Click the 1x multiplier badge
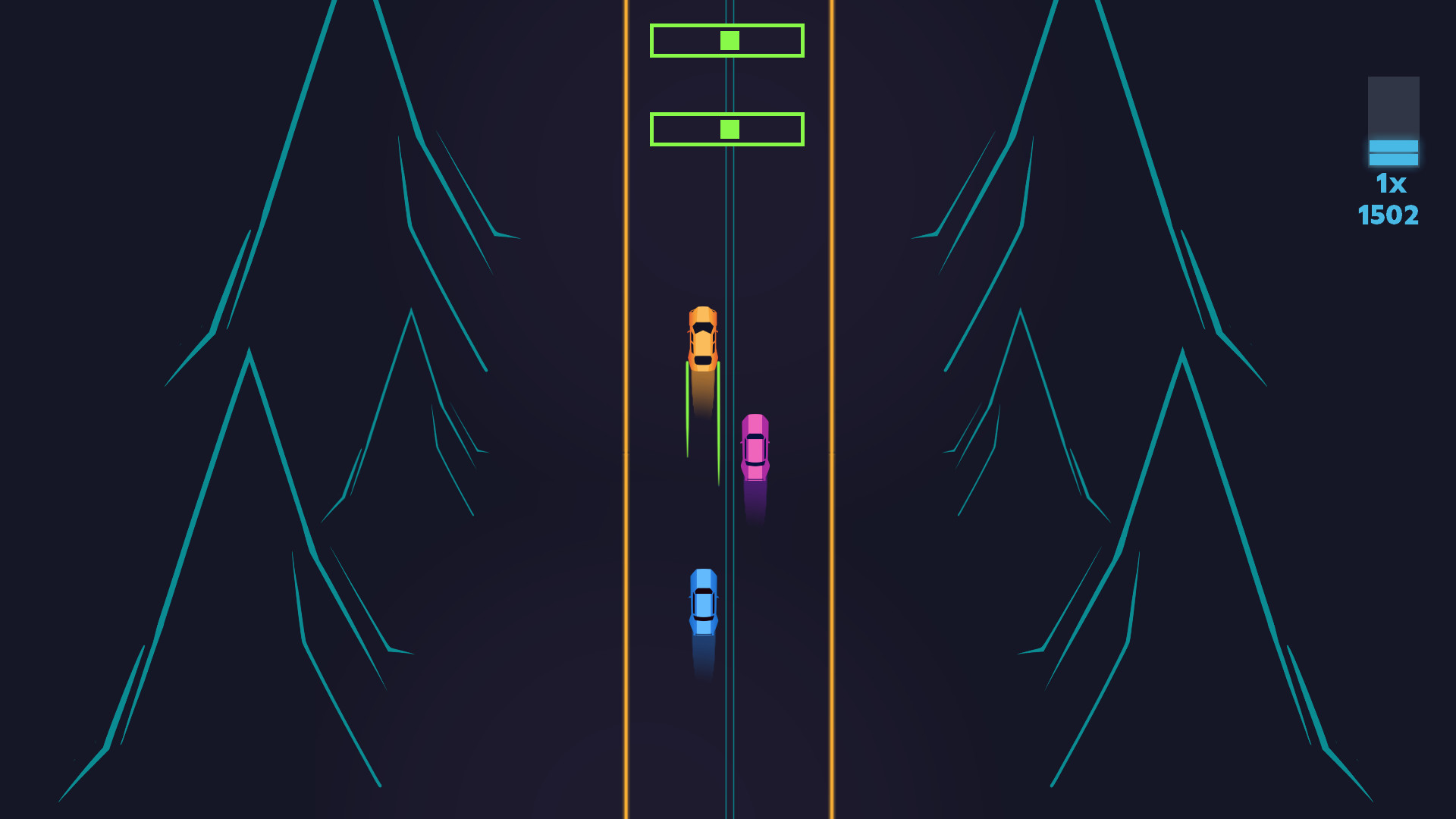The height and width of the screenshot is (819, 1456). click(1393, 182)
